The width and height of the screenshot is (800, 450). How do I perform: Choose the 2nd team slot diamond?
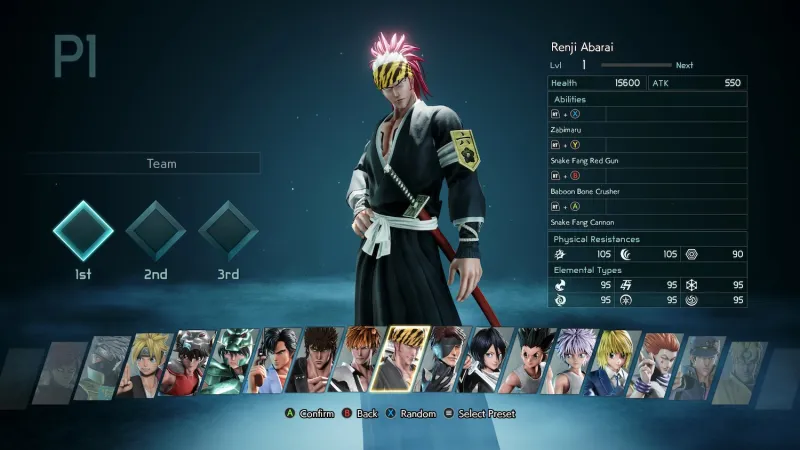click(x=156, y=231)
